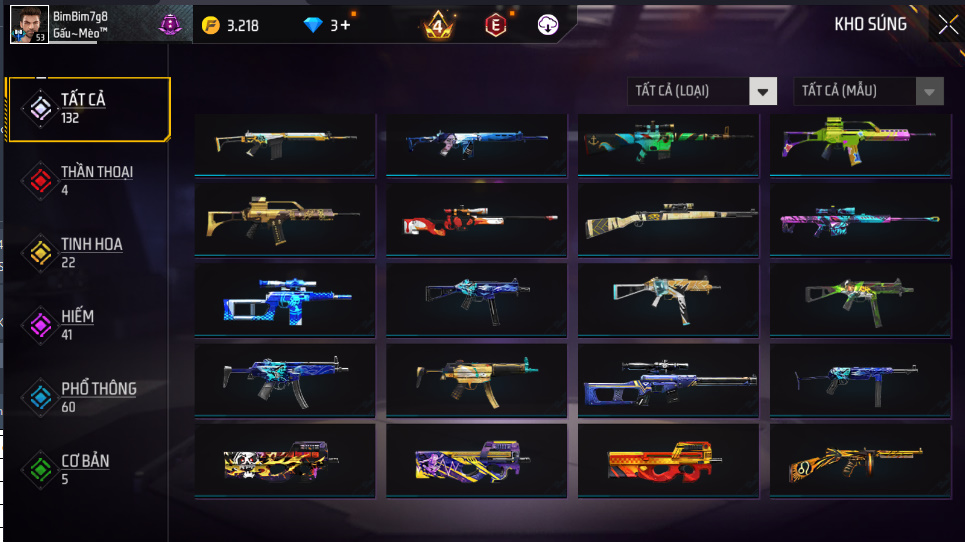
Task: Expand the Tất Cả (Mẫu) skin dropdown
Action: coord(868,91)
